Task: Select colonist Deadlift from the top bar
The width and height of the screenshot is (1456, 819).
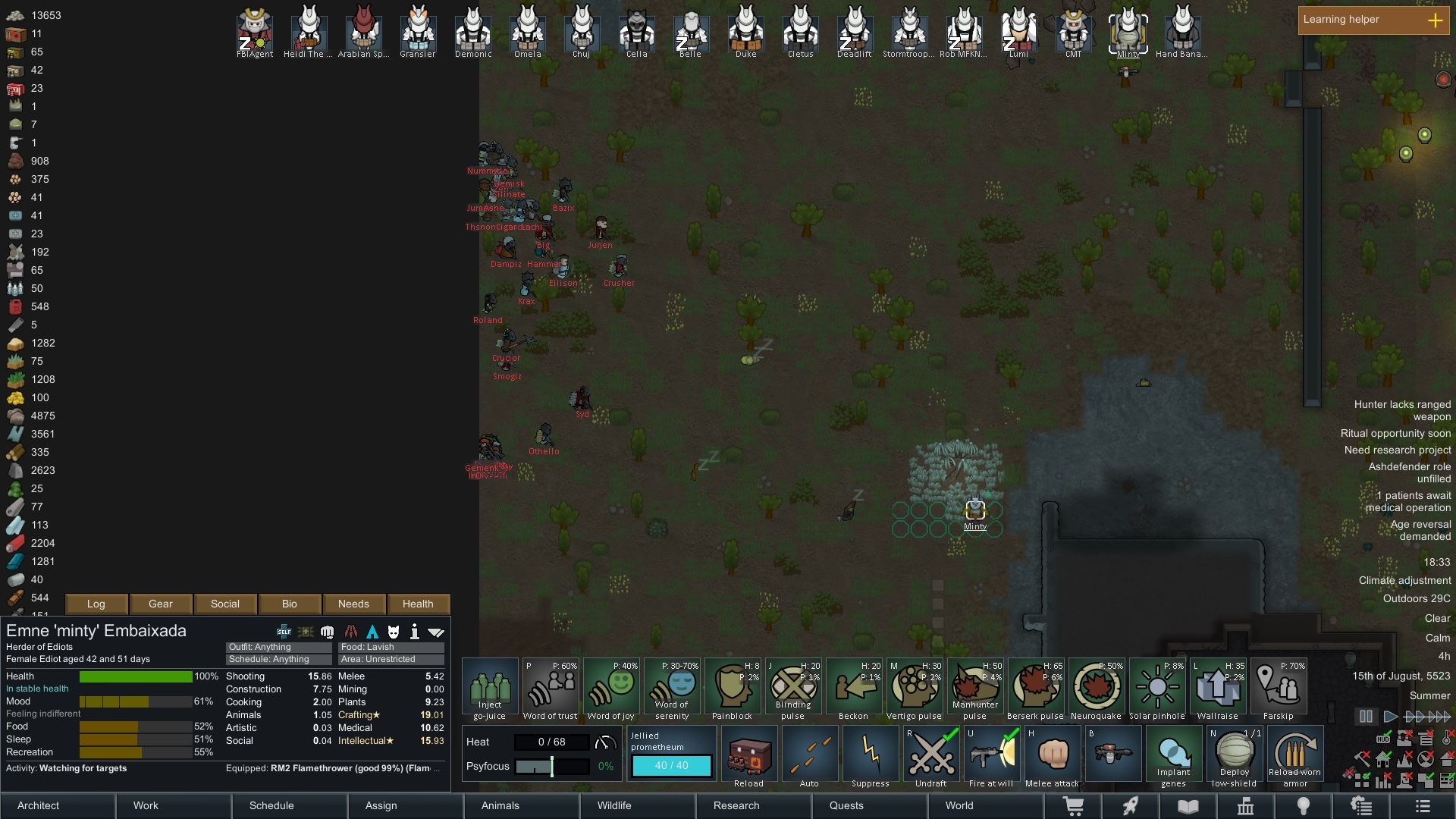Action: point(854,32)
